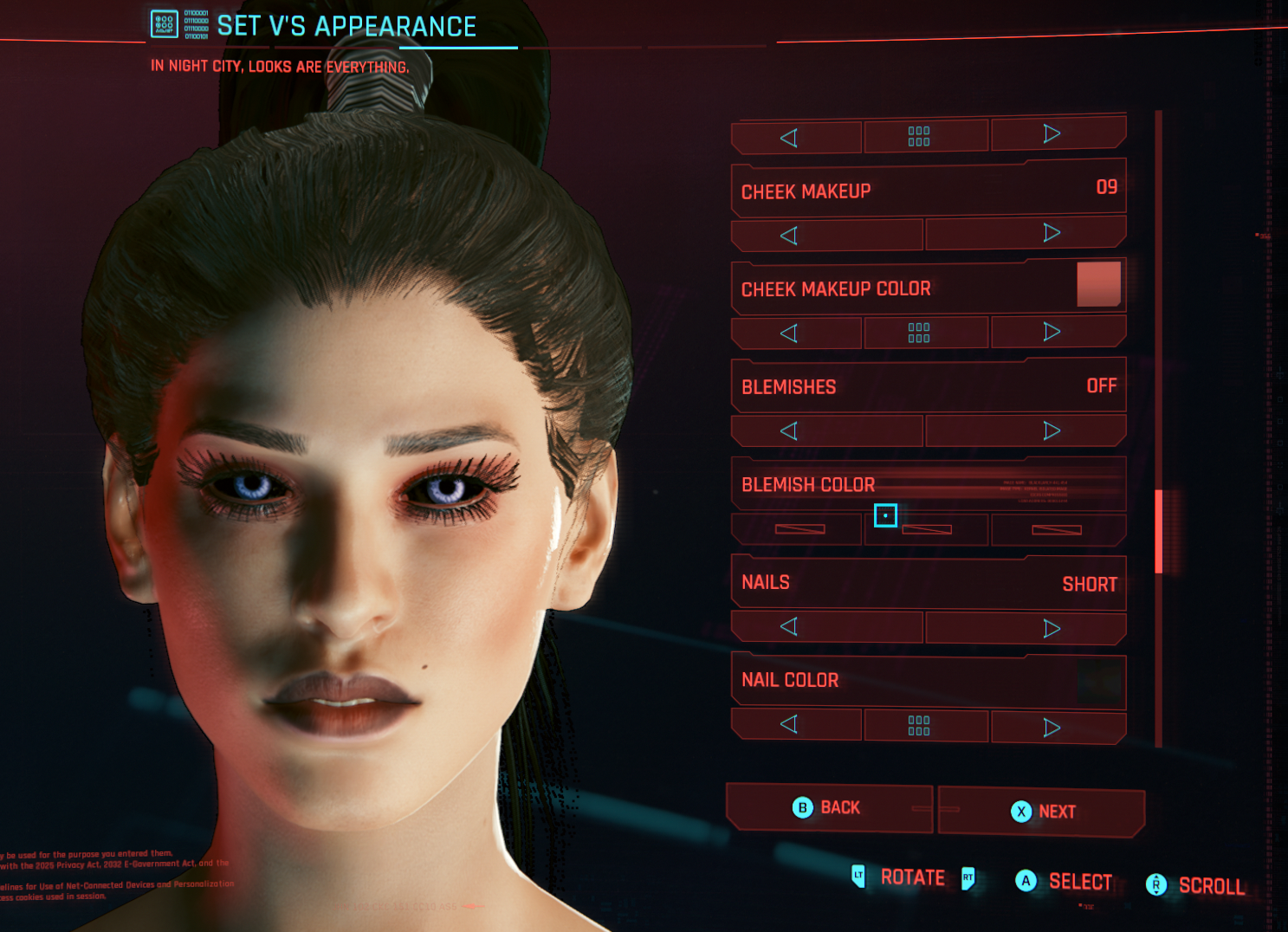The image size is (1288, 932).
Task: Change nails to previous length
Action: 789,627
